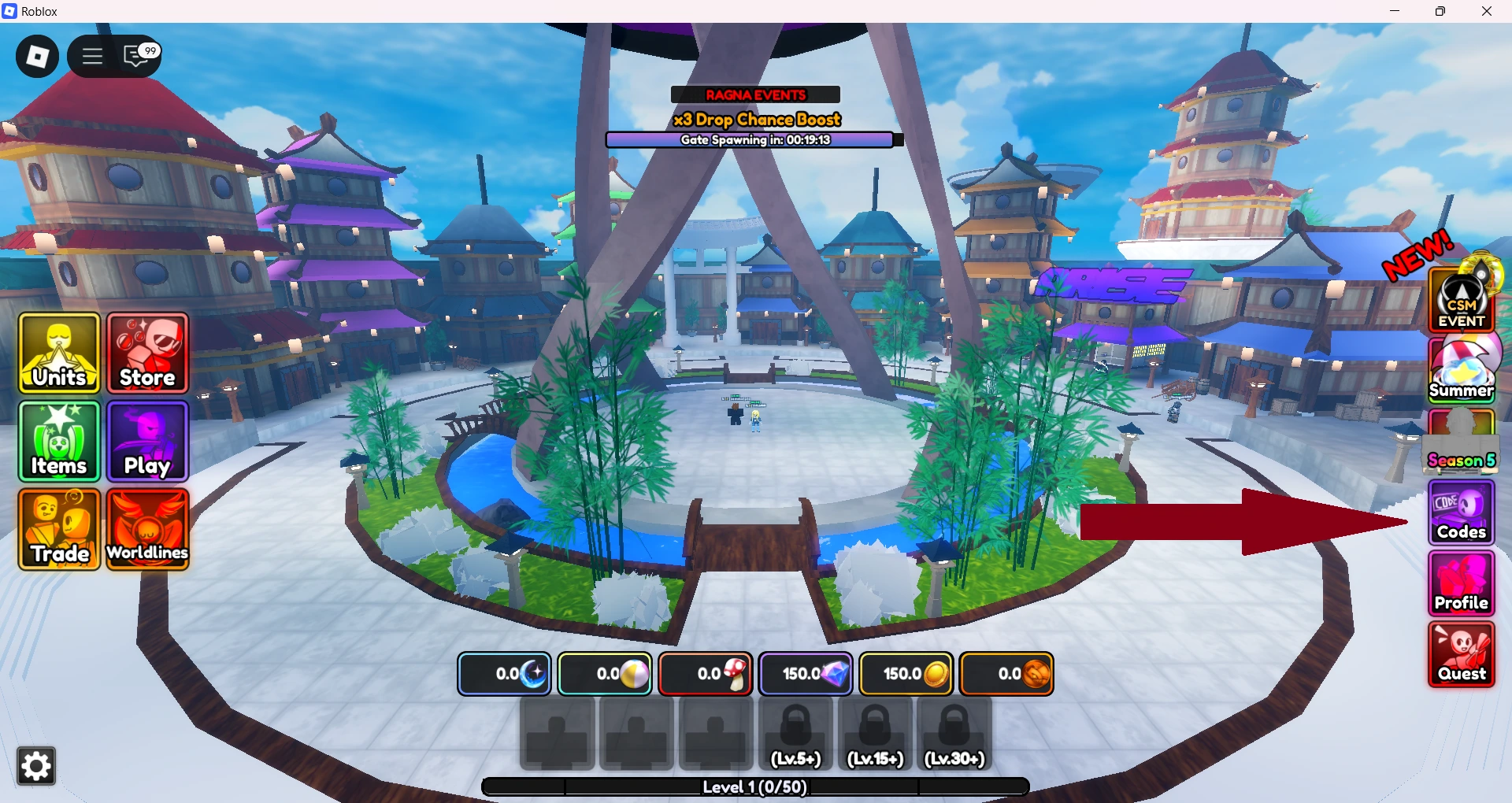
Task: Close the Roblox window
Action: (x=1487, y=11)
